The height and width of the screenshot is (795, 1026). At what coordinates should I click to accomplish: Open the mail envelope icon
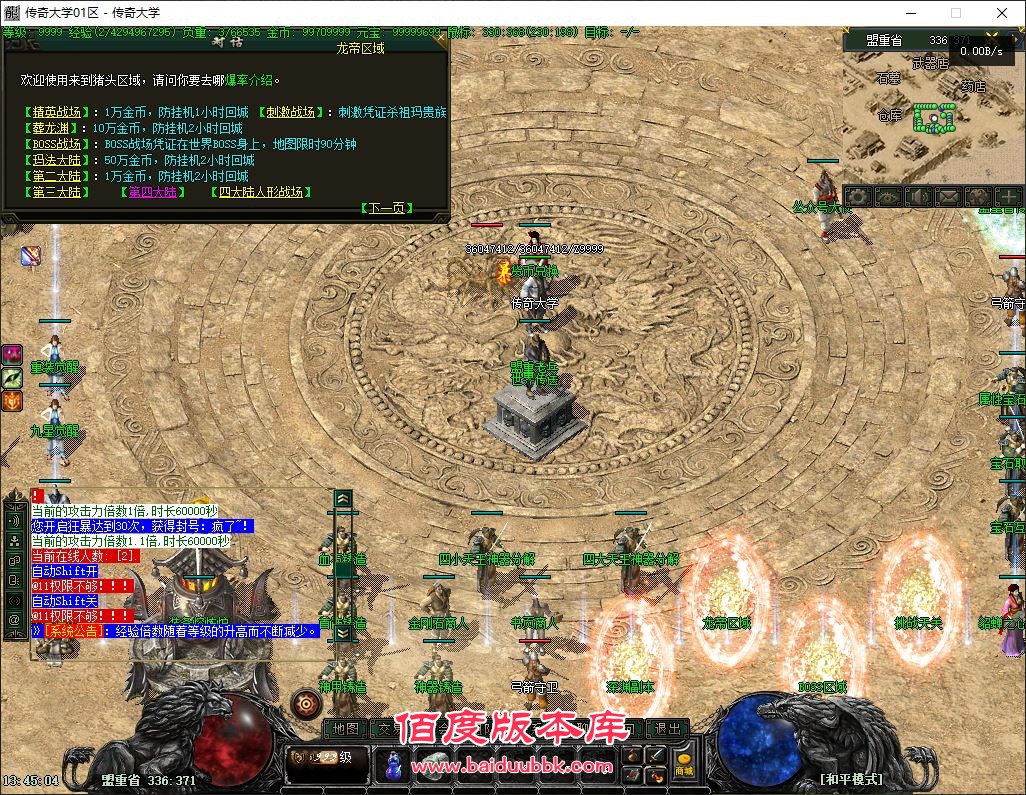point(948,197)
